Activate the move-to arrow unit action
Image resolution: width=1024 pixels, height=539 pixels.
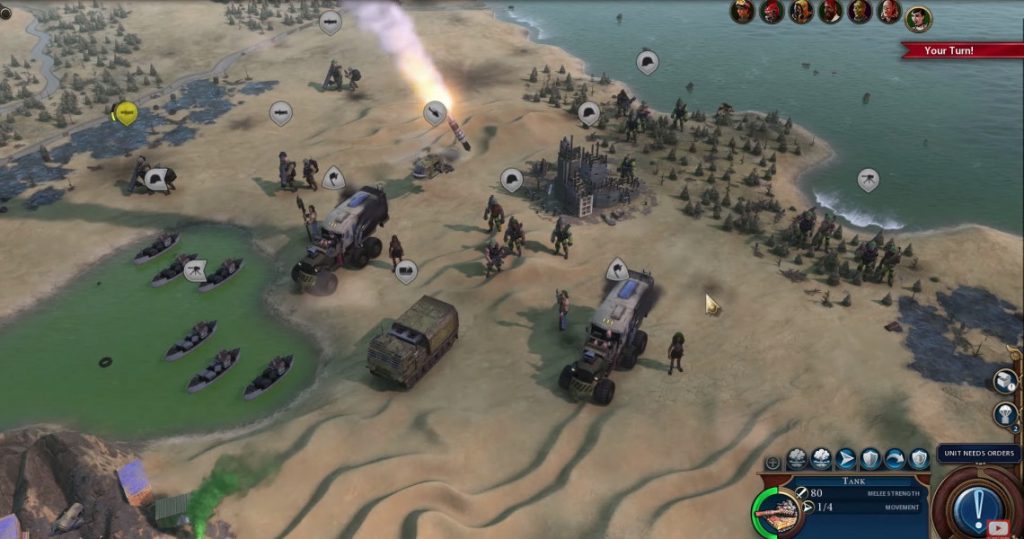point(846,459)
